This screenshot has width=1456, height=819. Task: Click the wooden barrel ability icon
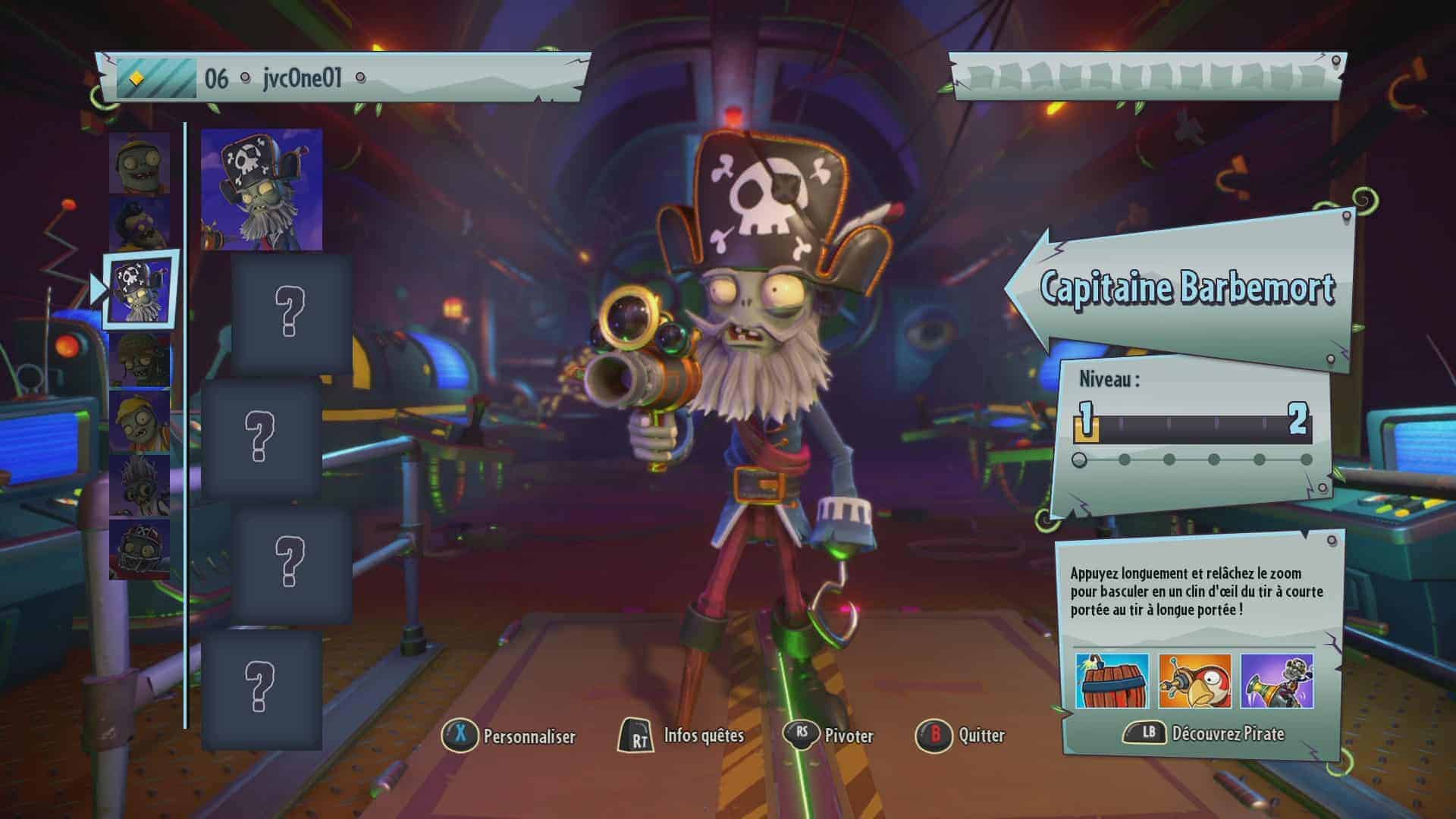tap(1112, 681)
